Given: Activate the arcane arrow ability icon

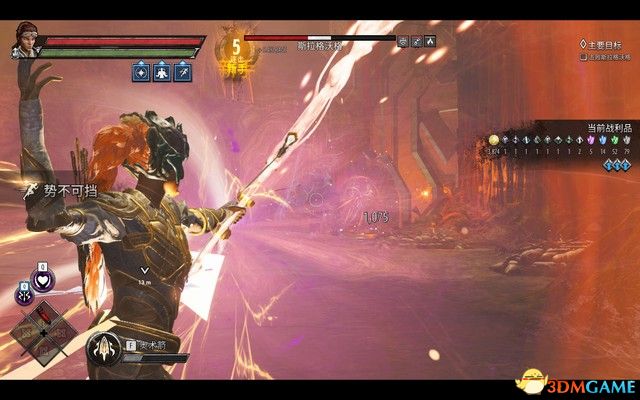Looking at the screenshot, I should [103, 347].
